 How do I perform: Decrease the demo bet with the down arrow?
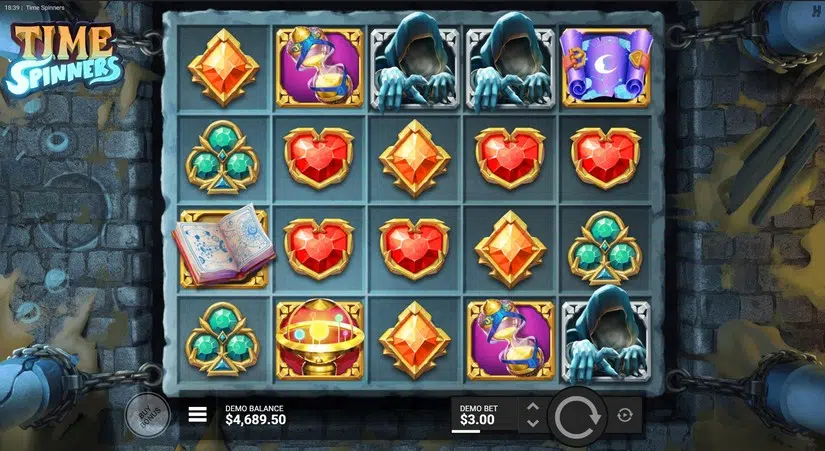533,423
